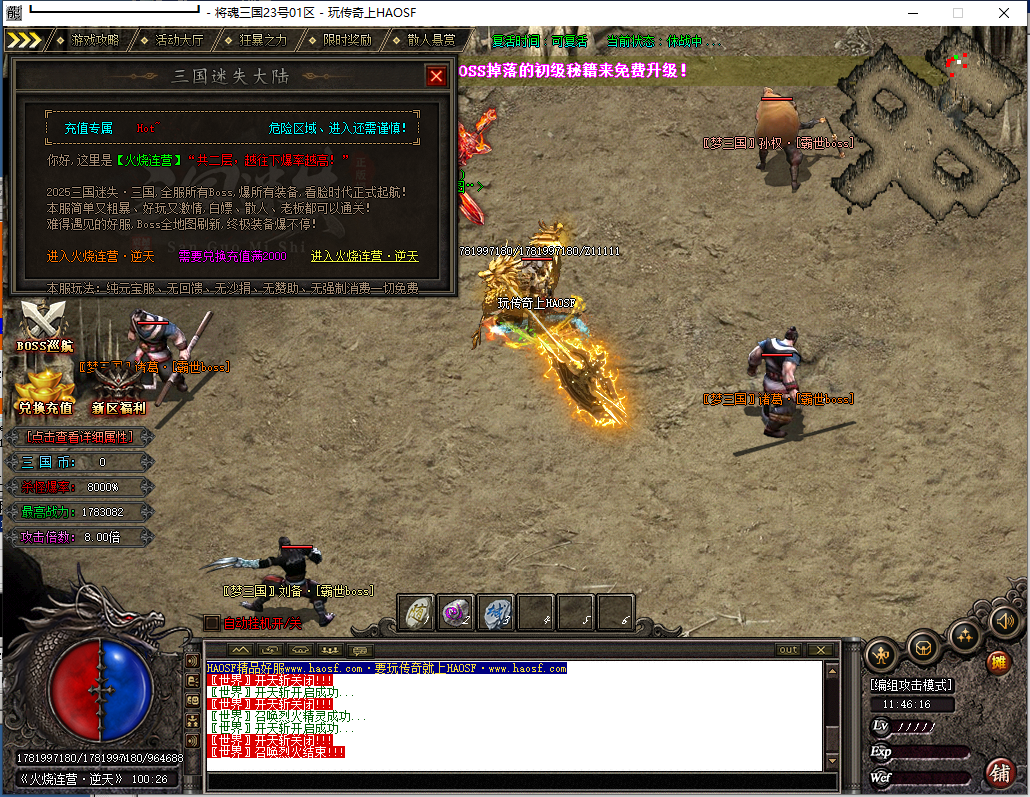Open the 活动大厅 menu tab

tap(179, 41)
